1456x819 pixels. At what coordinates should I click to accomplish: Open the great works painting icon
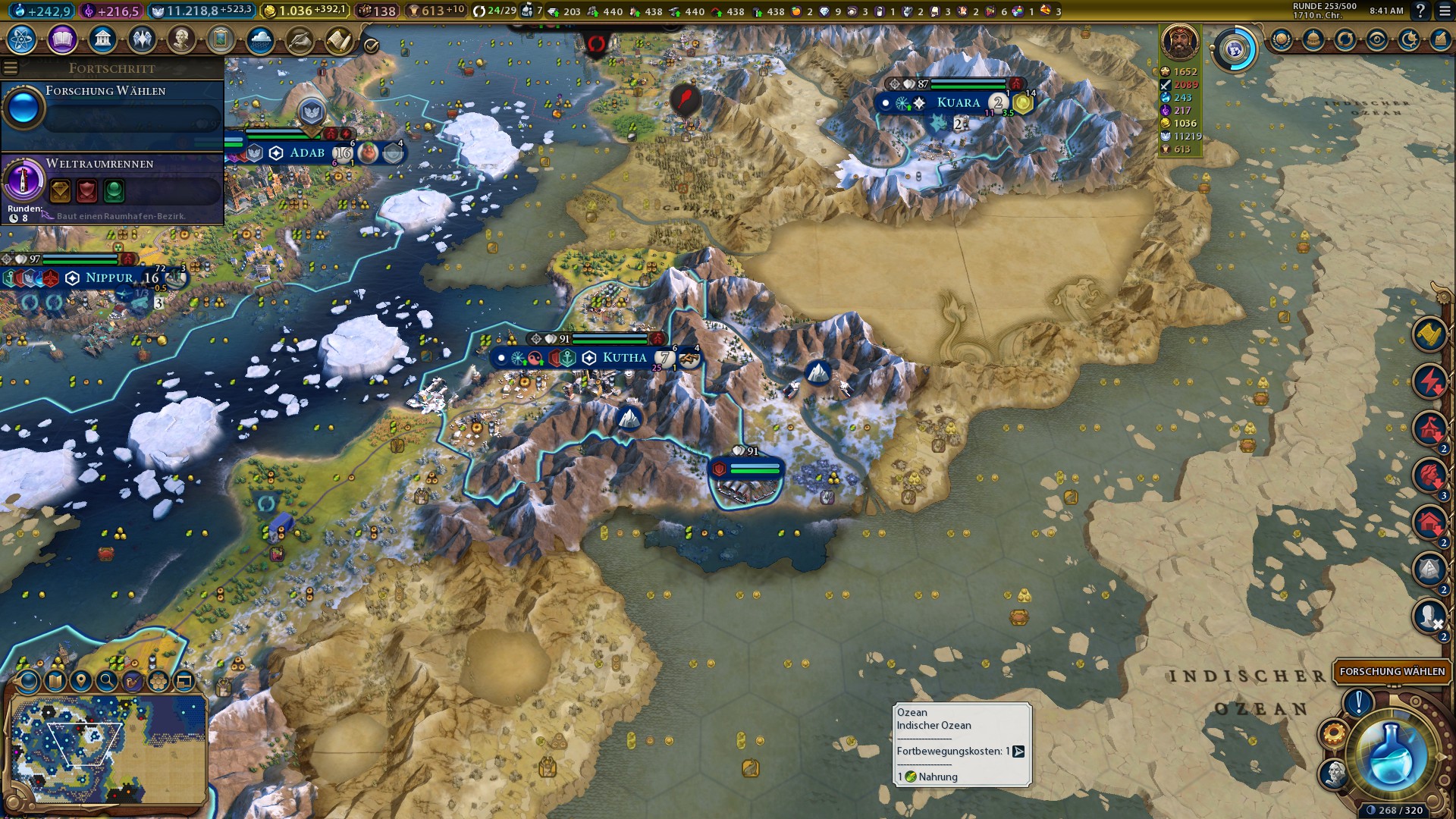221,39
